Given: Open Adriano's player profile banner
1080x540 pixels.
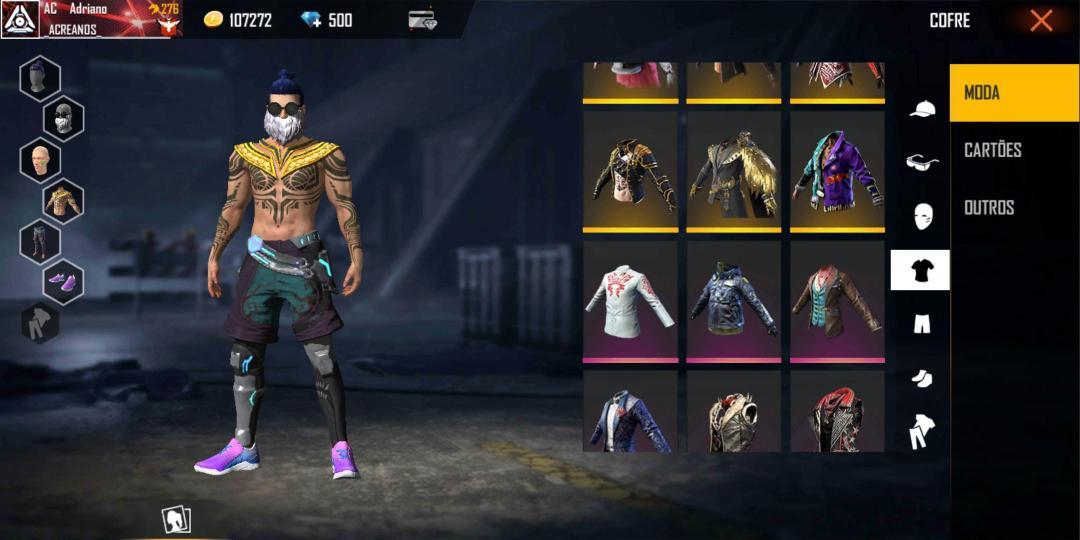Looking at the screenshot, I should pyautogui.click(x=90, y=20).
